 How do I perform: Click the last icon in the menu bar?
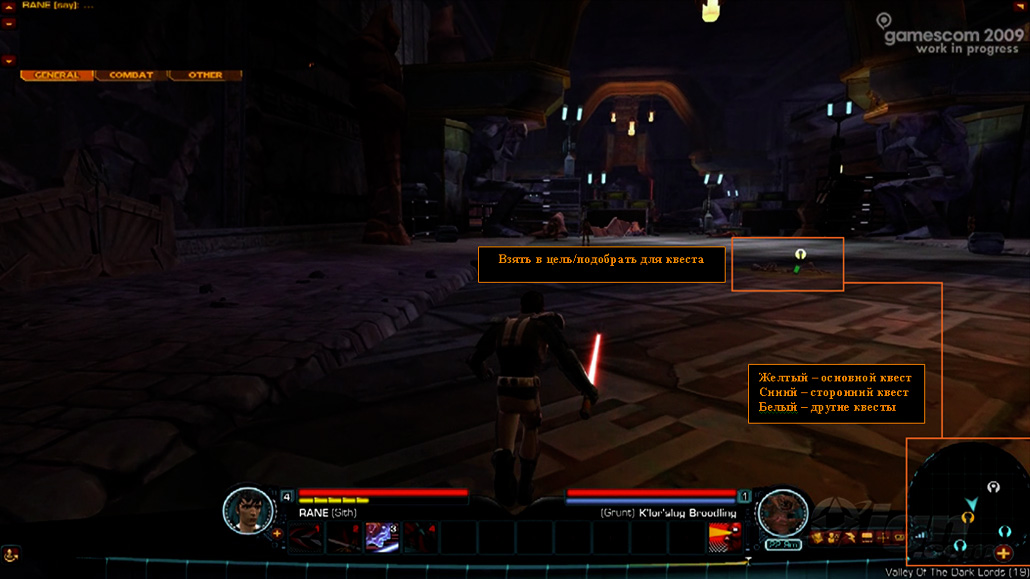[x=899, y=538]
